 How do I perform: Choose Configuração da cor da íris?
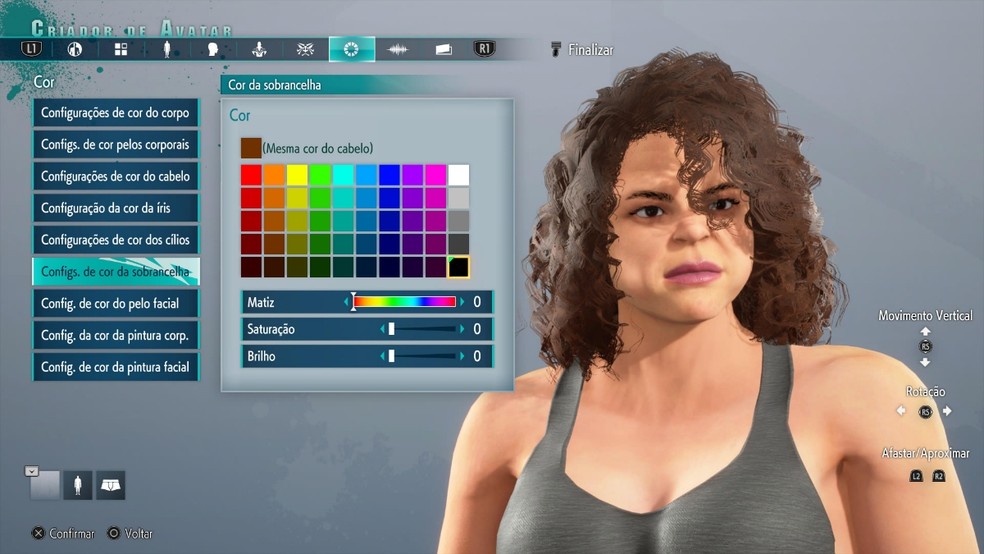coord(115,208)
